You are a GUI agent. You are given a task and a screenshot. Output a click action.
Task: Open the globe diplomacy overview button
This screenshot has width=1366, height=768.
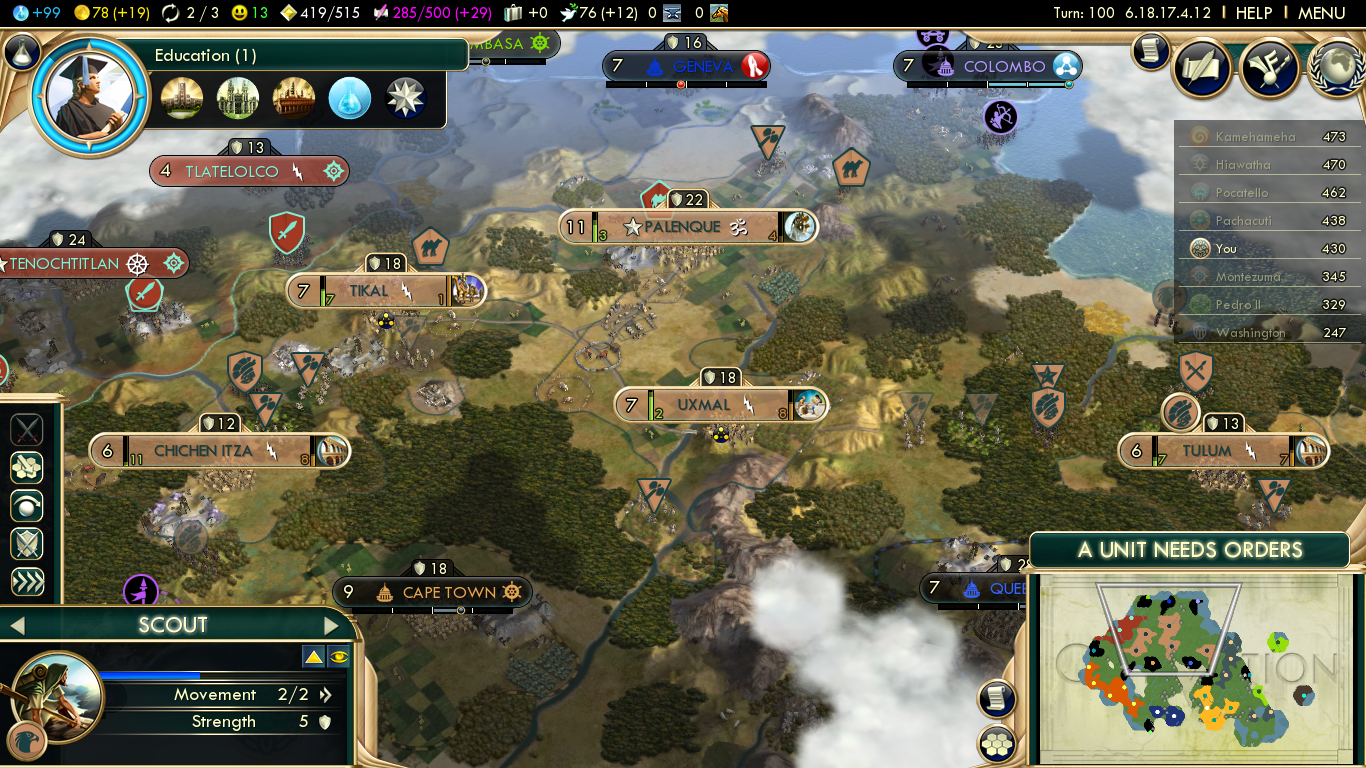tap(1334, 67)
